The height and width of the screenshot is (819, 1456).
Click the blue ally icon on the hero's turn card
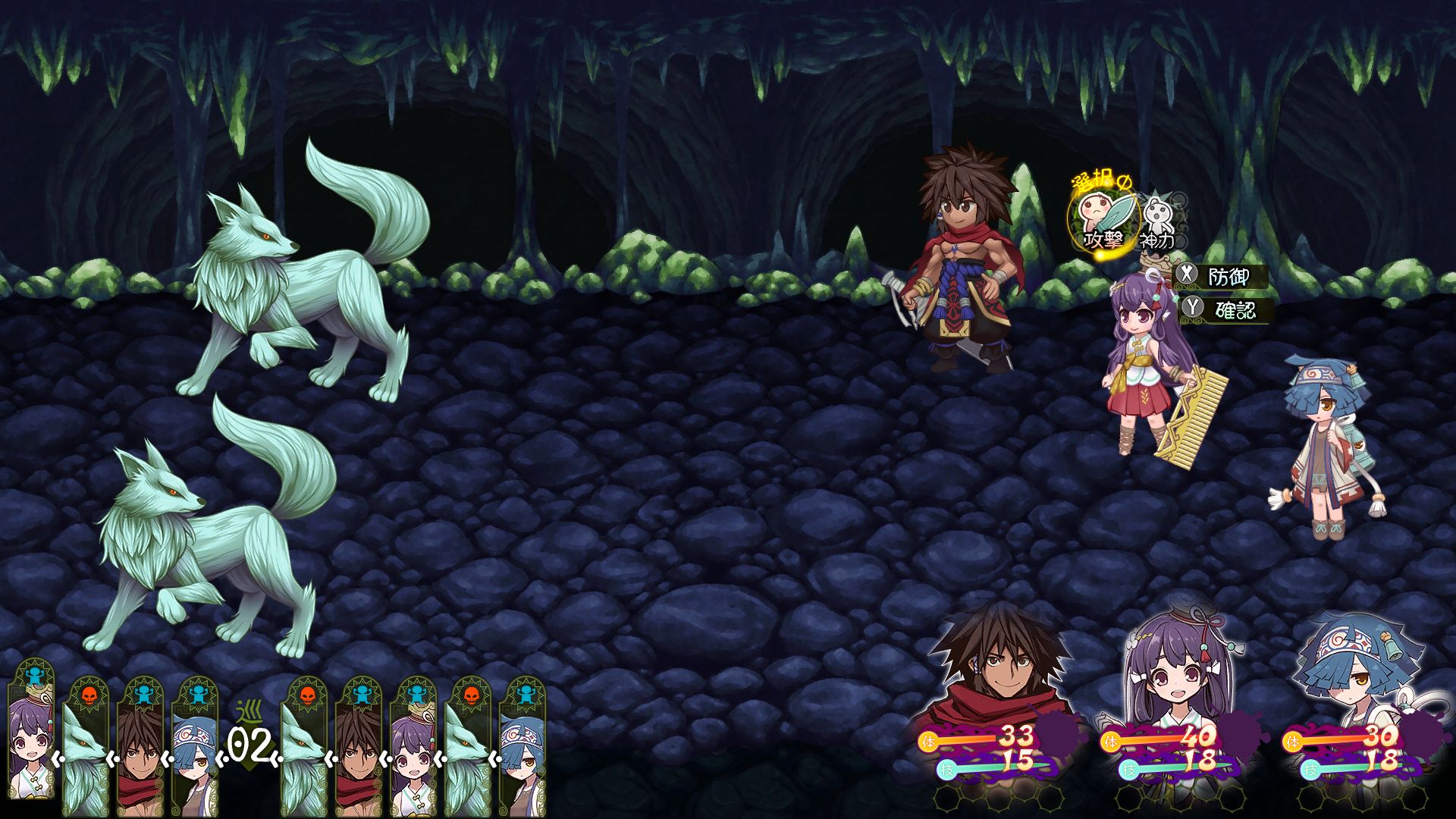(x=144, y=696)
